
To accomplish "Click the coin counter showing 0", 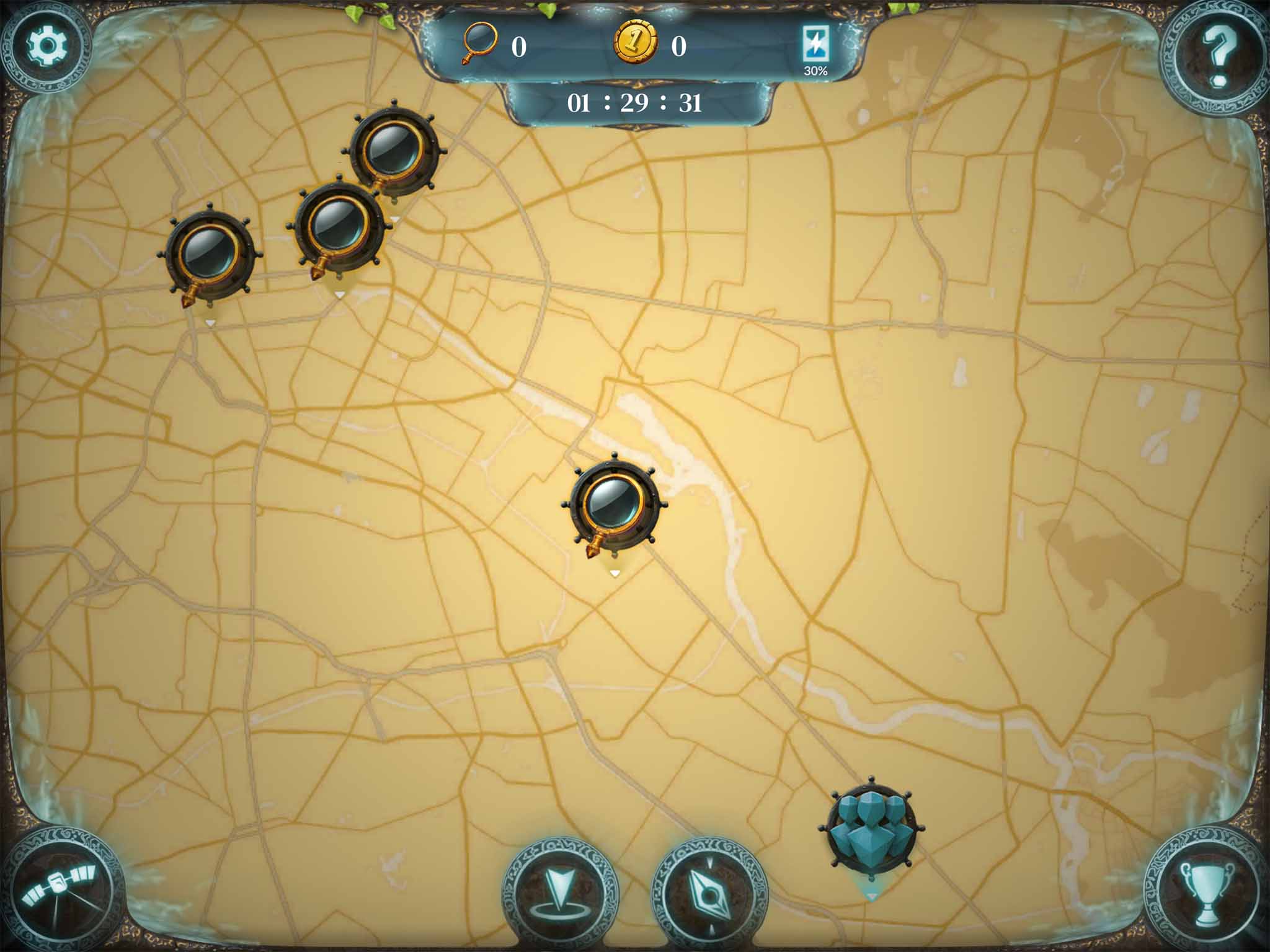I will tap(679, 46).
